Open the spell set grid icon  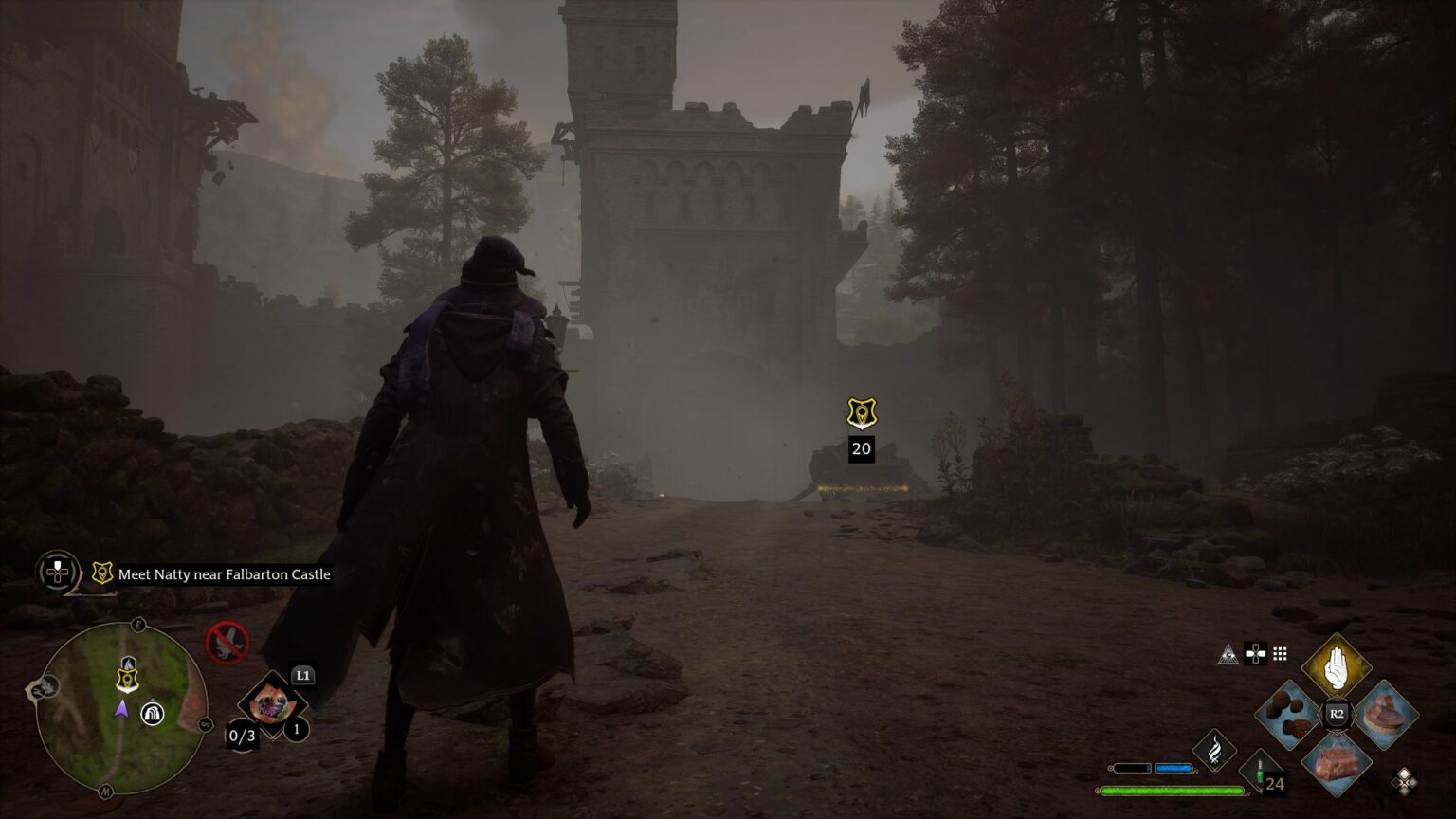[1281, 654]
